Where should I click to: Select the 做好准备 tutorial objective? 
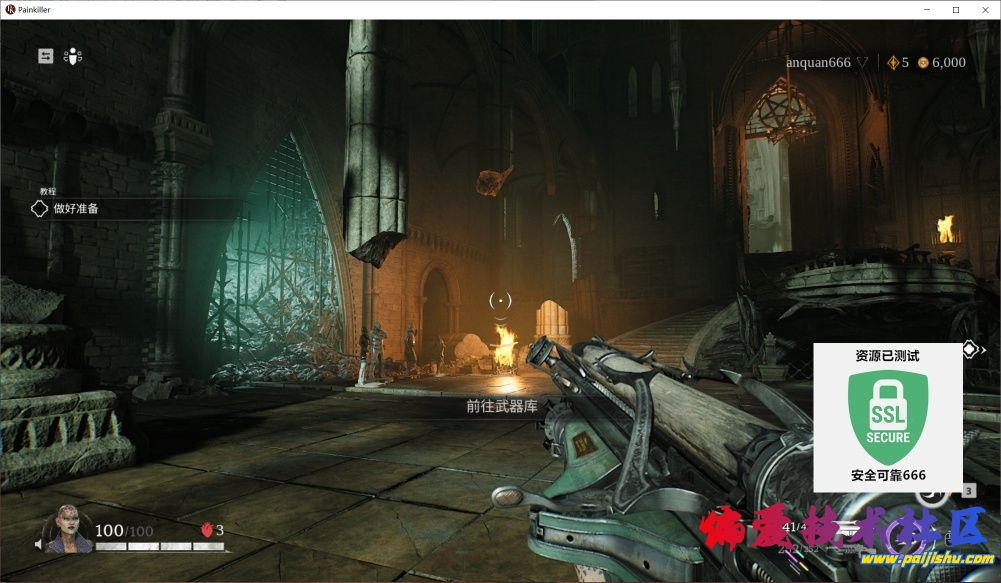tap(76, 209)
